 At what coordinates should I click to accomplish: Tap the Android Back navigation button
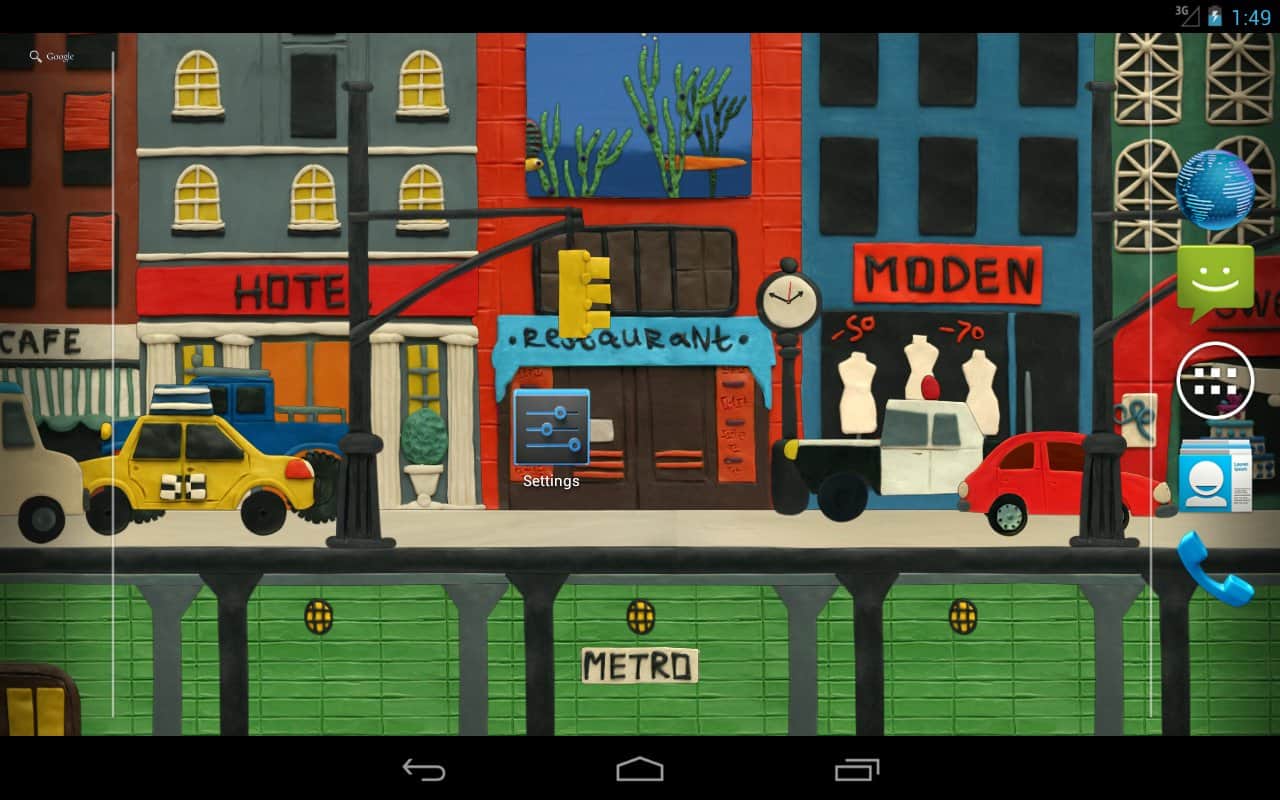[x=424, y=769]
